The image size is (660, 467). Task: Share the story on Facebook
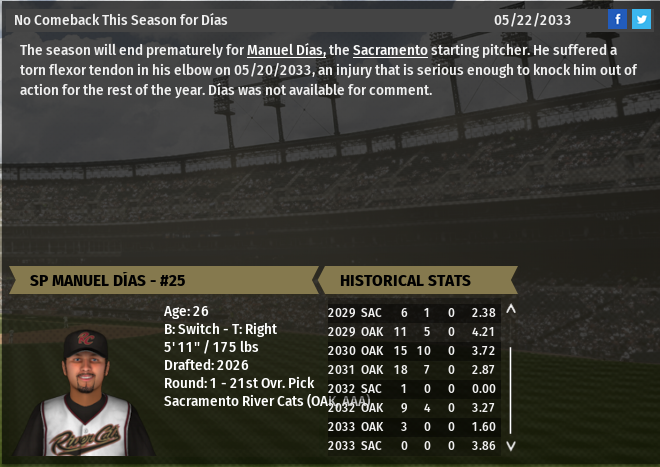[x=617, y=19]
